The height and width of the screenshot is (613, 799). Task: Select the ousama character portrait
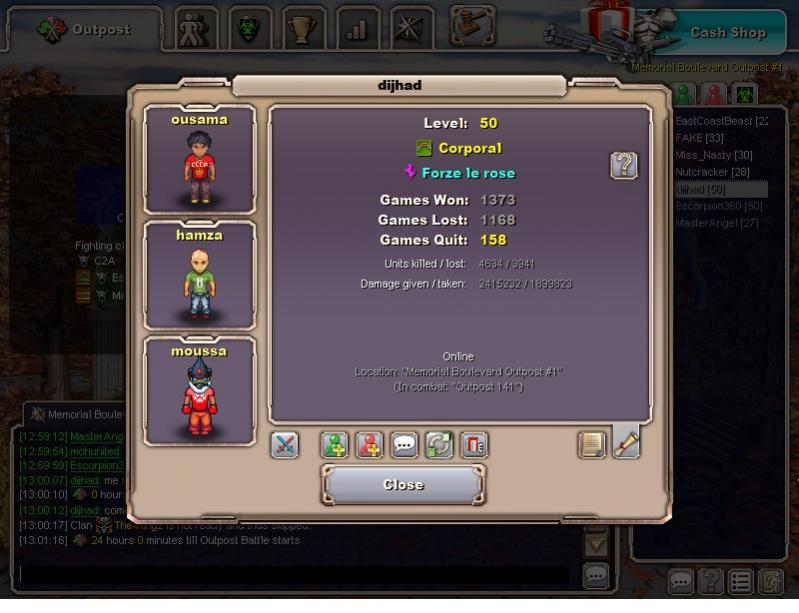pyautogui.click(x=199, y=160)
